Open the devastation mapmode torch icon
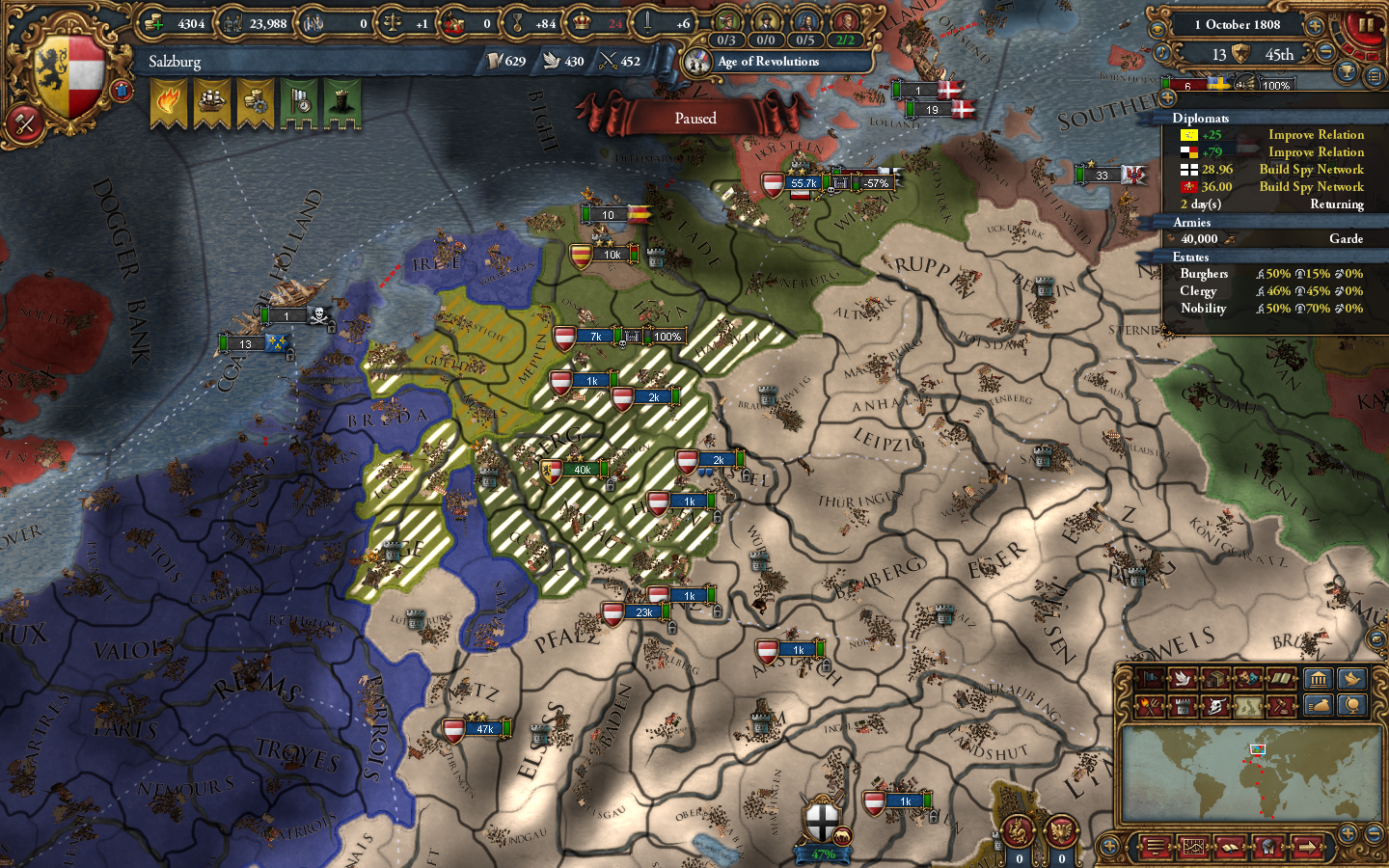 [x=1149, y=707]
